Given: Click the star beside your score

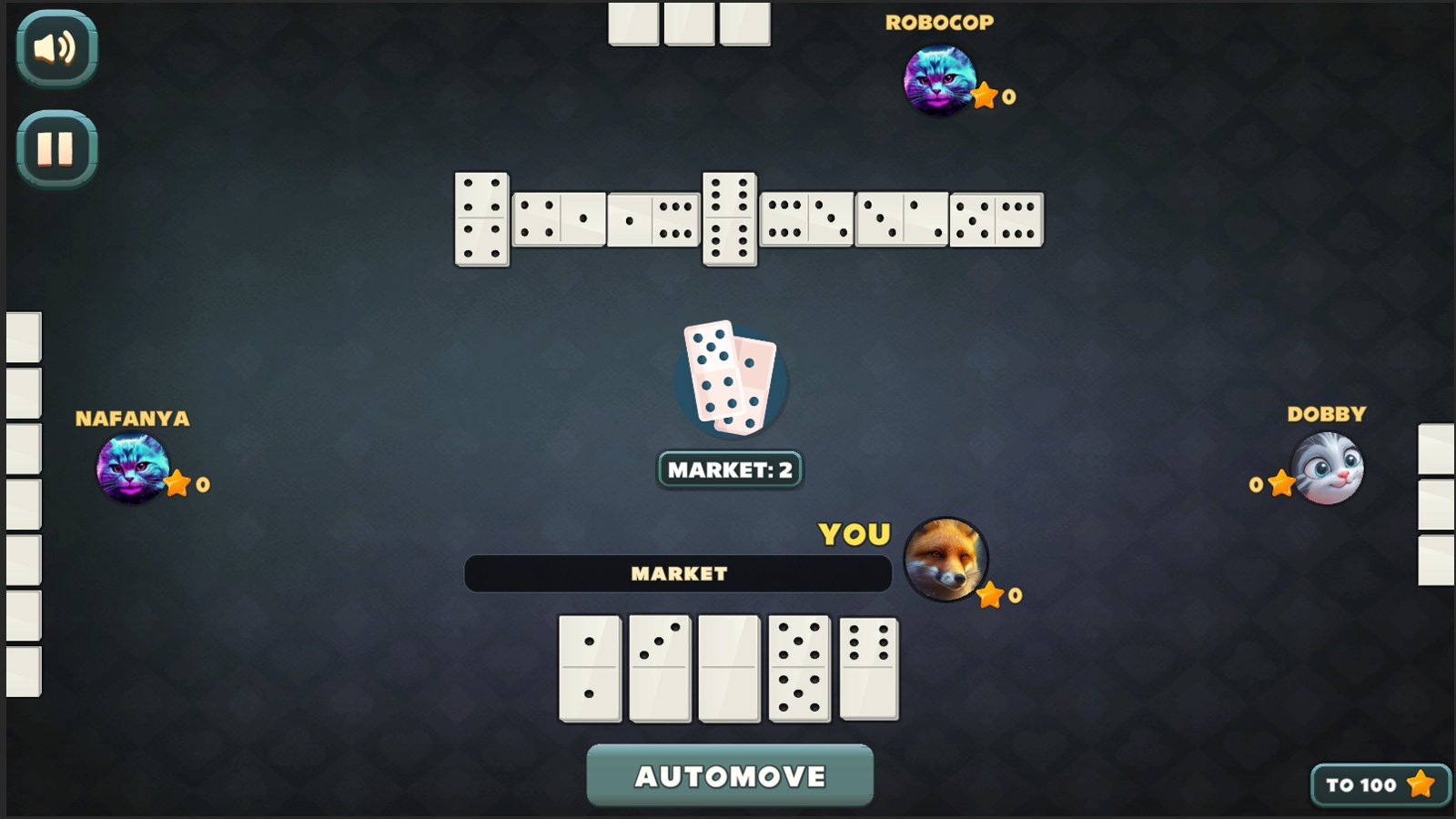Looking at the screenshot, I should pyautogui.click(x=988, y=596).
